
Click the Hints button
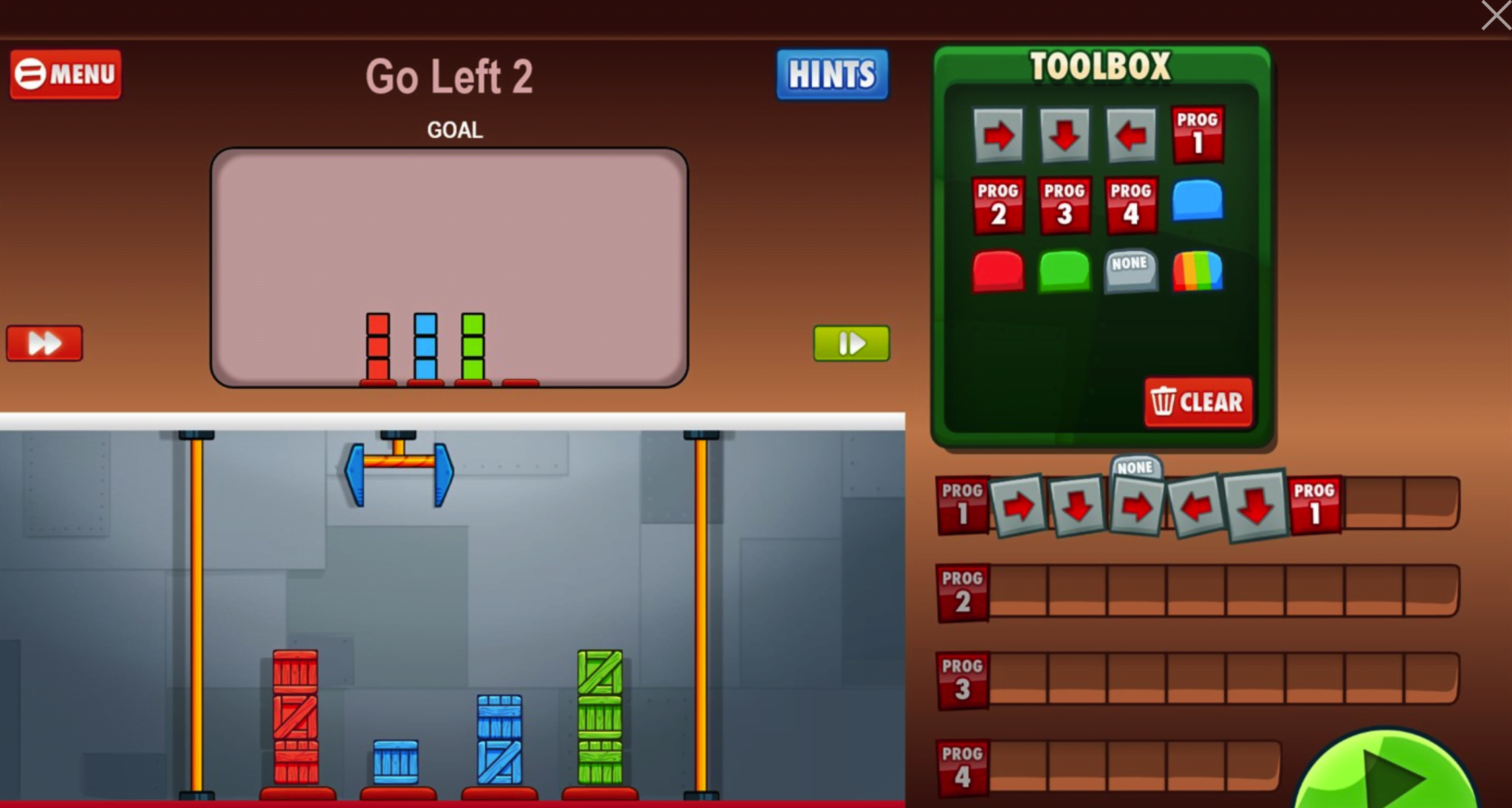831,74
